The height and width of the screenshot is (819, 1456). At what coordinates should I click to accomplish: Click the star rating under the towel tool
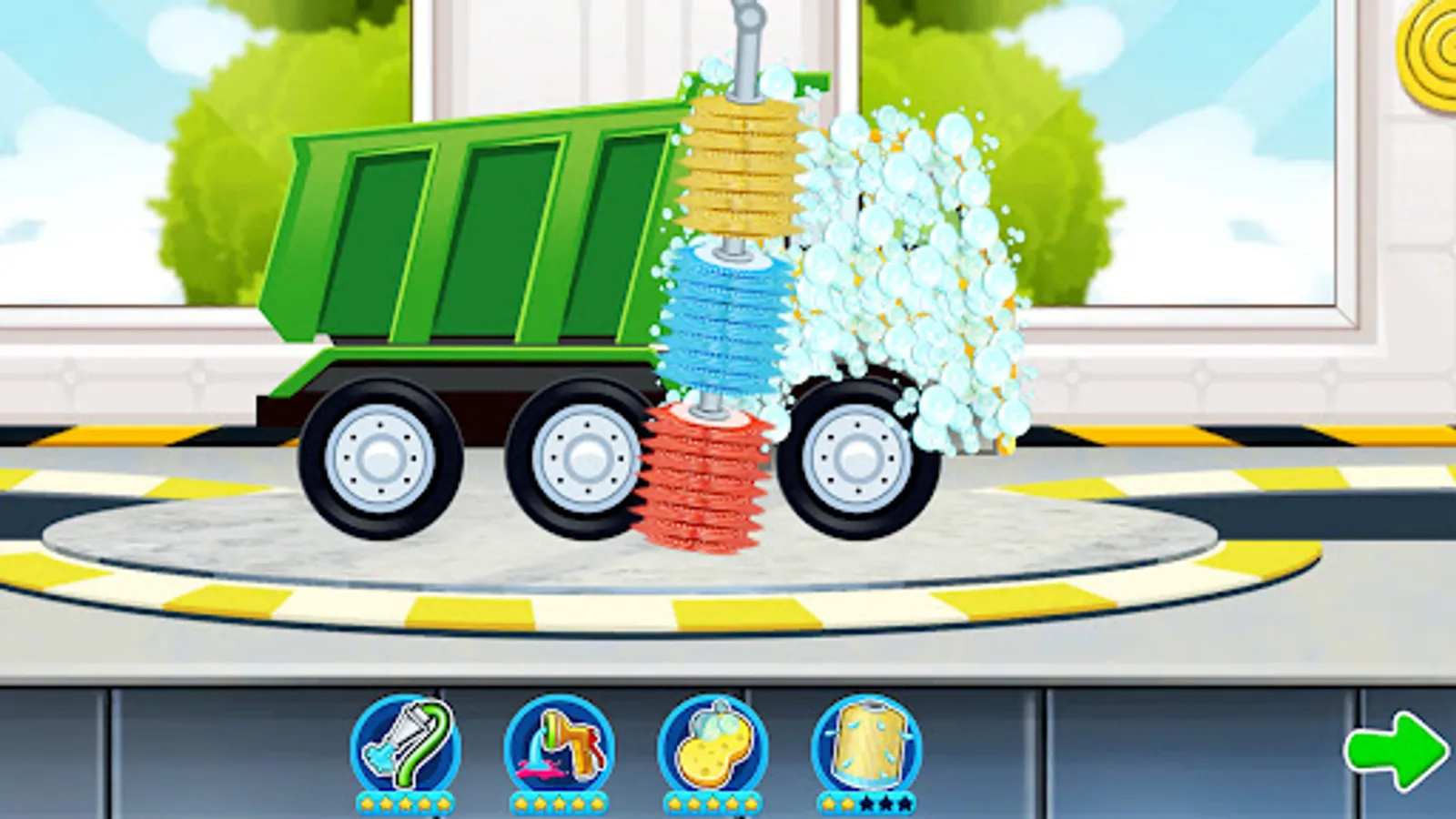coord(866,803)
